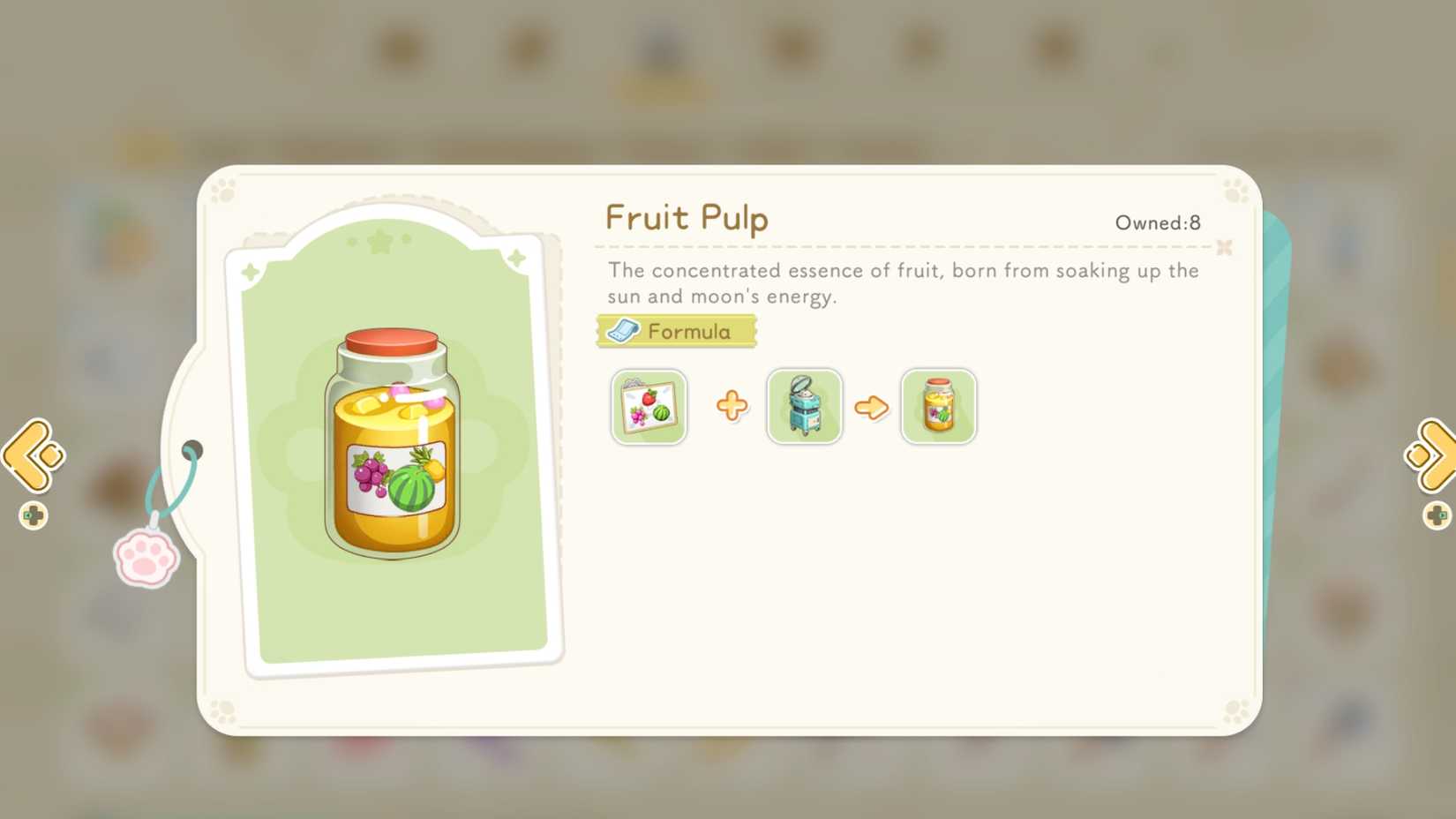Image resolution: width=1456 pixels, height=819 pixels.
Task: View the Fruit Pulp result icon in formula
Action: pos(938,407)
